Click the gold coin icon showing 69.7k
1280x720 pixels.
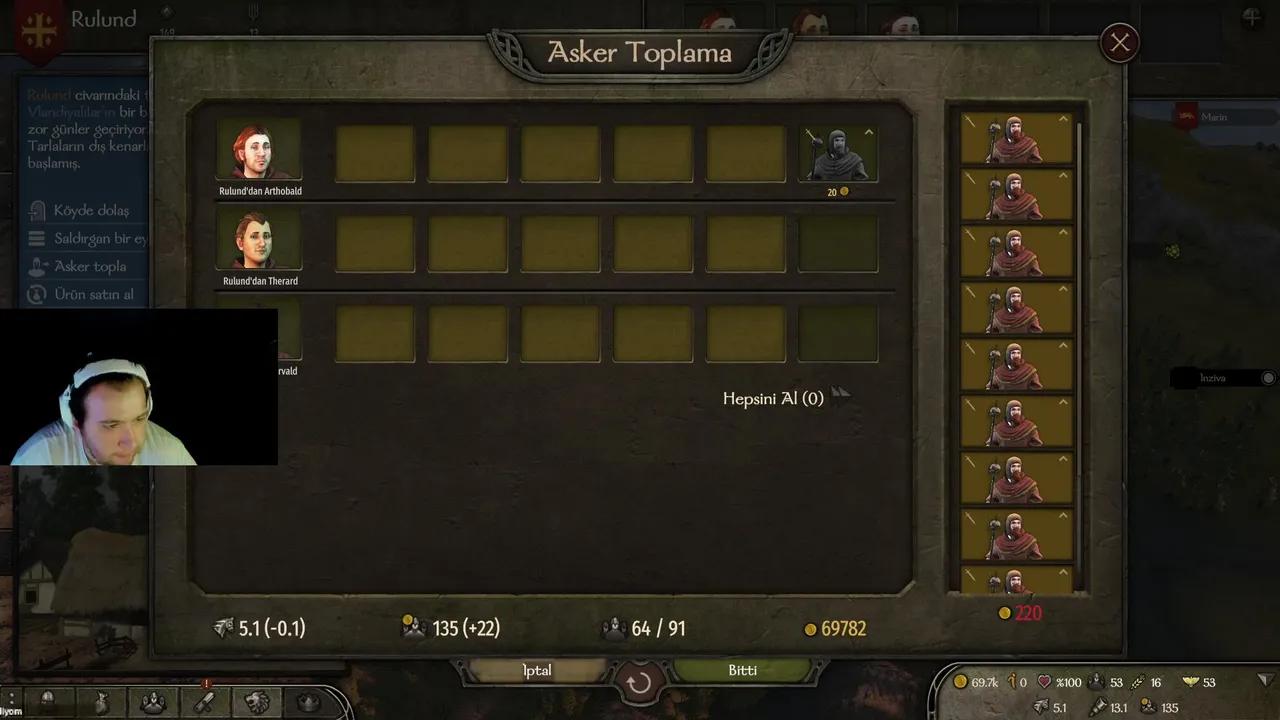coord(963,682)
